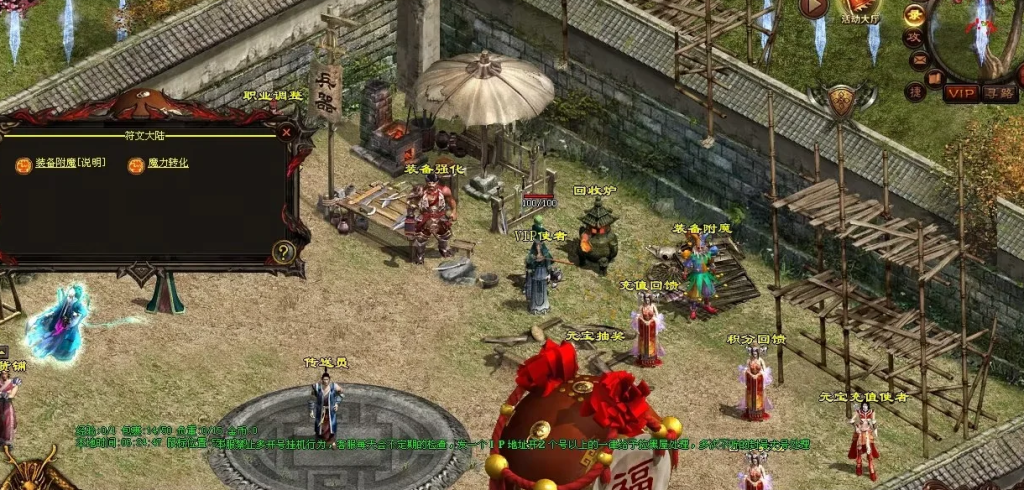Open the book icon beside the minimap
This screenshot has height=490, width=1024.
click(x=934, y=77)
